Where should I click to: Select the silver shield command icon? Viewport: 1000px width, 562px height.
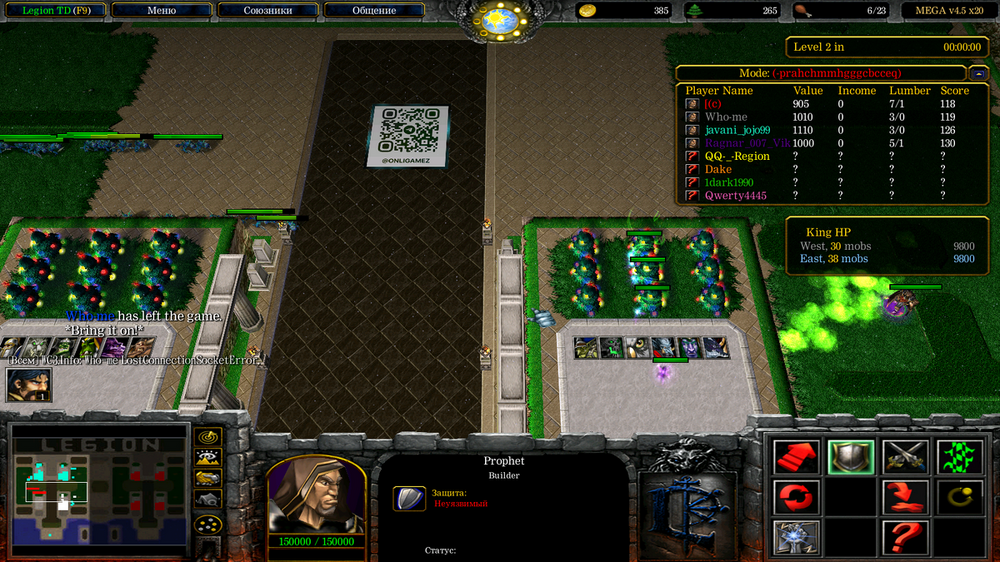coord(851,457)
